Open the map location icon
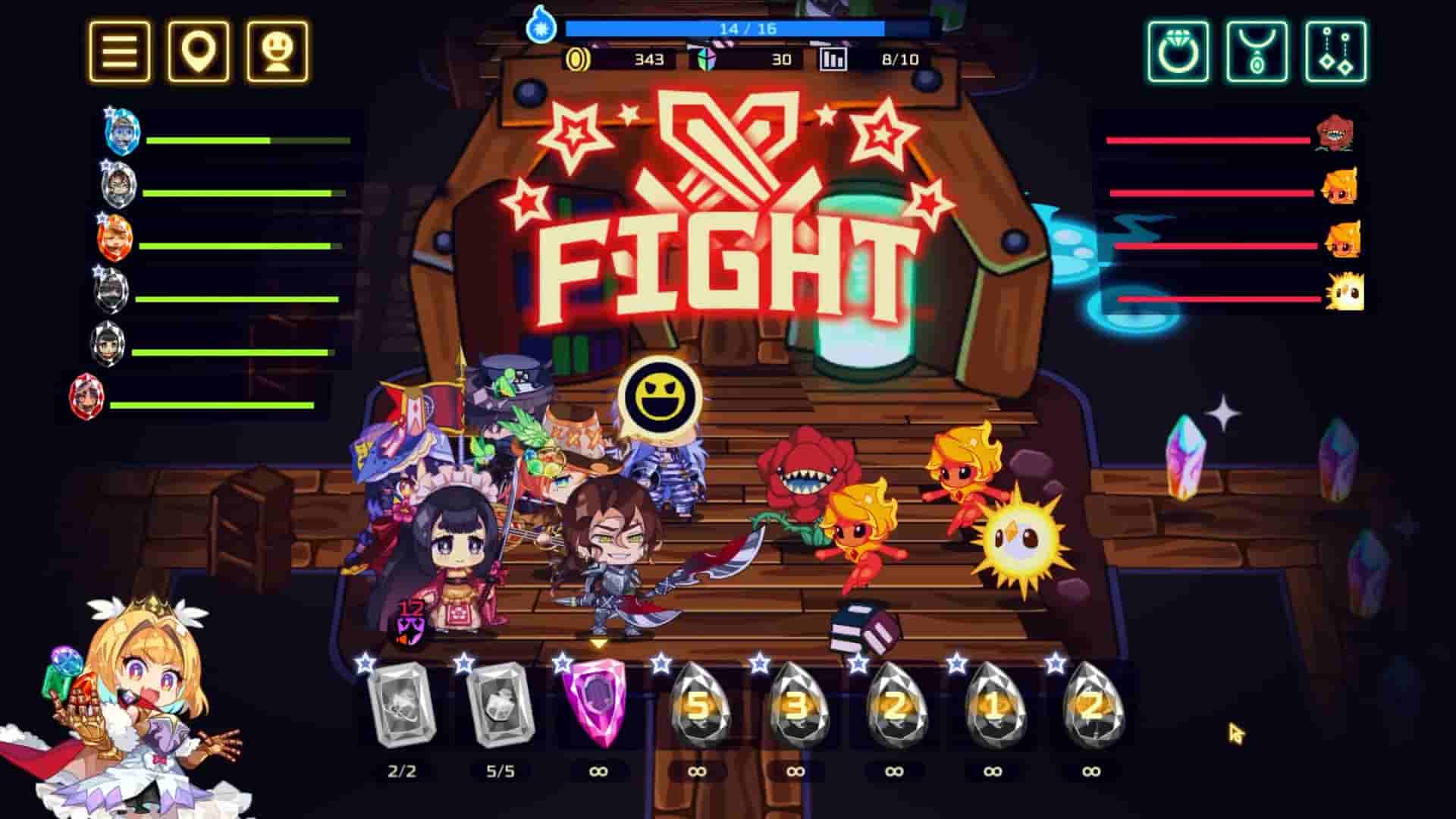Viewport: 1456px width, 819px height. [x=199, y=51]
